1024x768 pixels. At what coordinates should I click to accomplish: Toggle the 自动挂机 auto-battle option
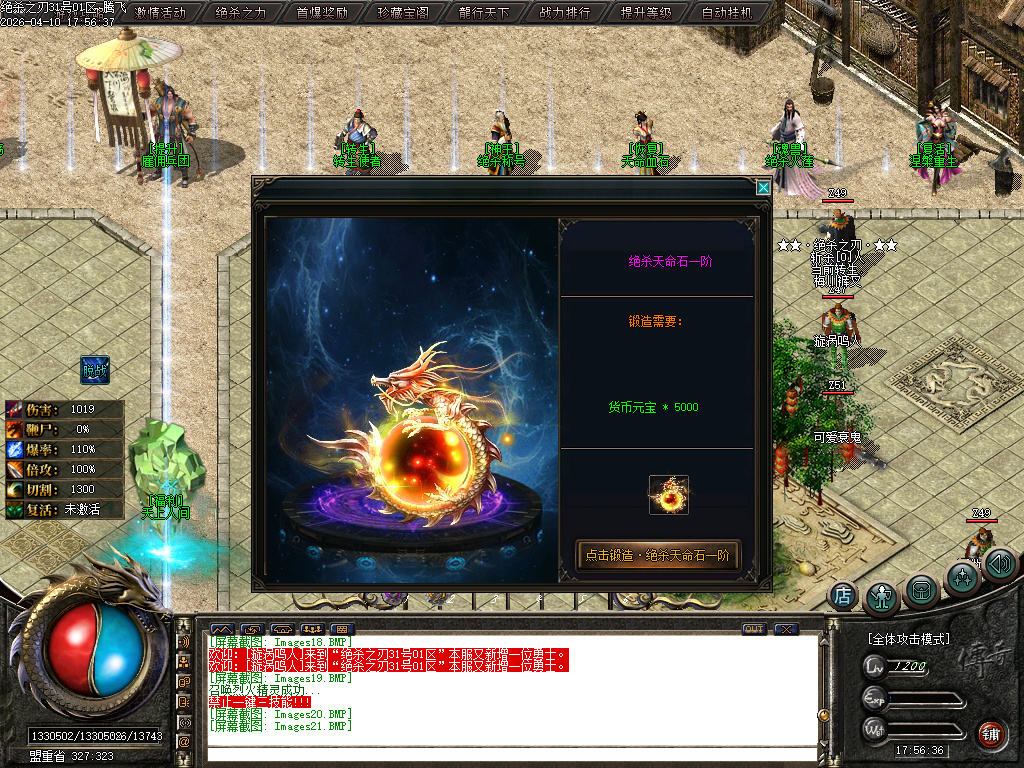(x=727, y=13)
